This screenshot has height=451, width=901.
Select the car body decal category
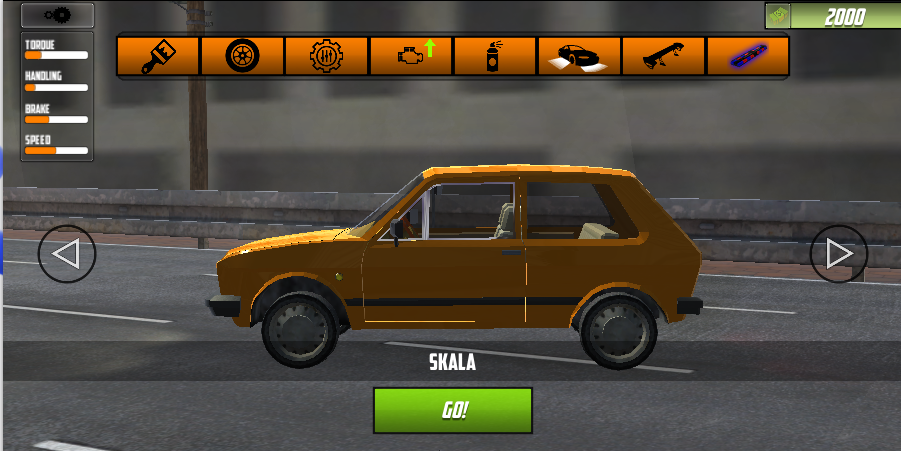click(579, 56)
